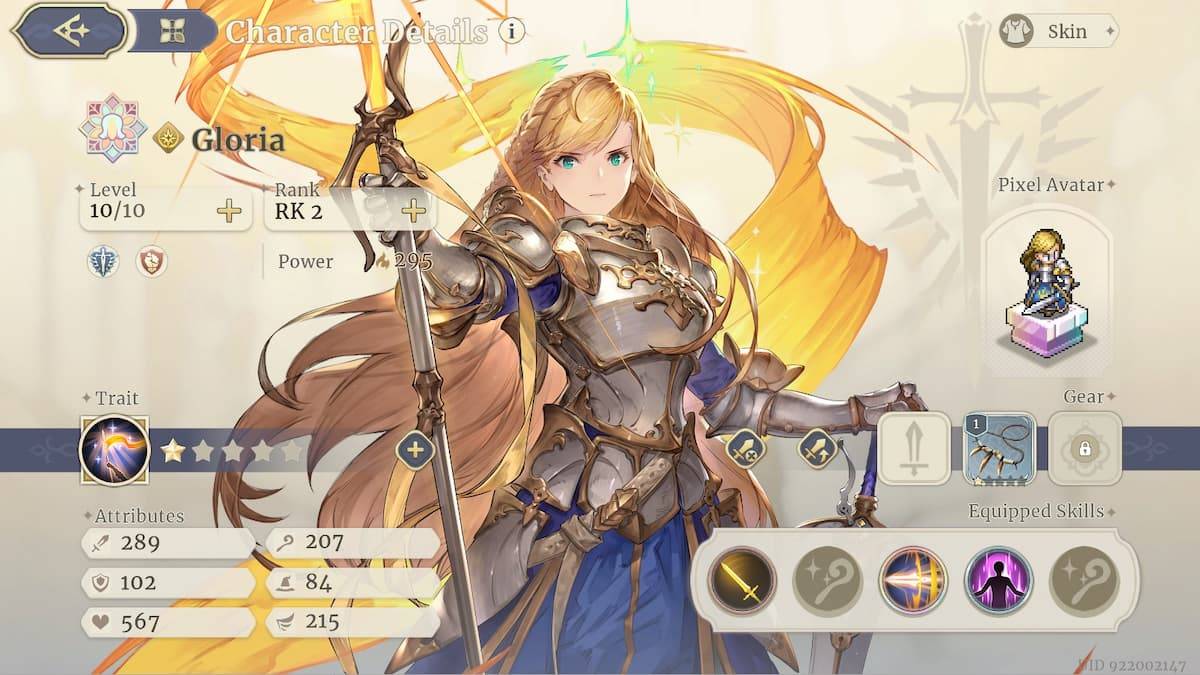View the blue sword shield class icon
Viewport: 1200px width, 675px height.
point(104,262)
